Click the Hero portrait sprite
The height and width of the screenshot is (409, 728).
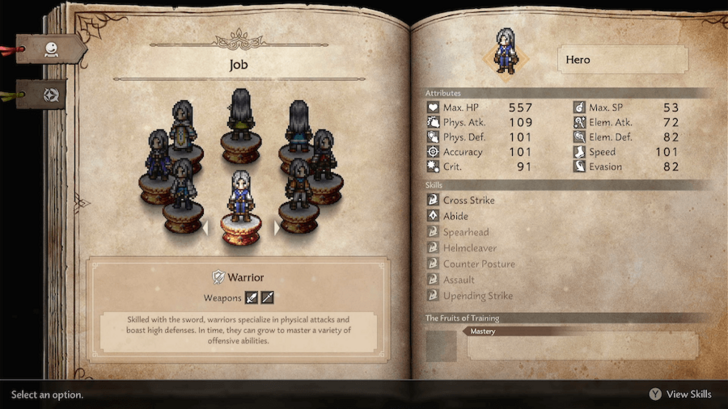503,50
